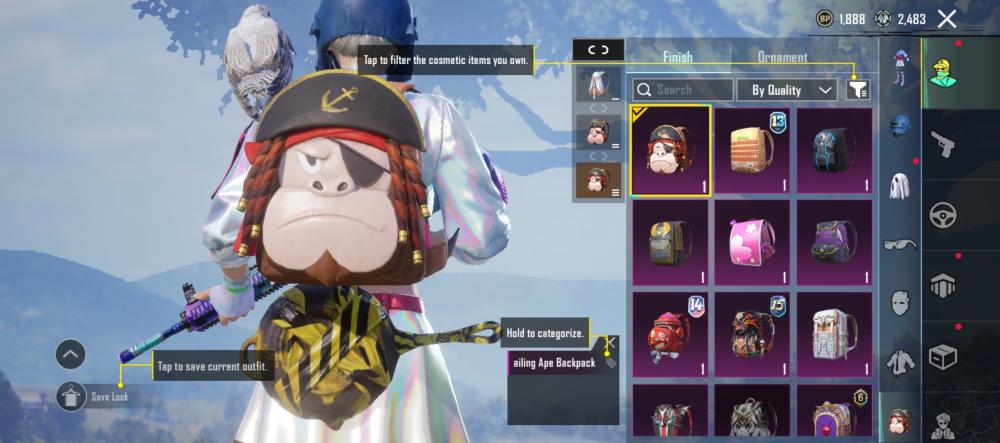Screen dimensions: 1000x443
Task: Toggle the owned items filter
Action: coord(857,90)
